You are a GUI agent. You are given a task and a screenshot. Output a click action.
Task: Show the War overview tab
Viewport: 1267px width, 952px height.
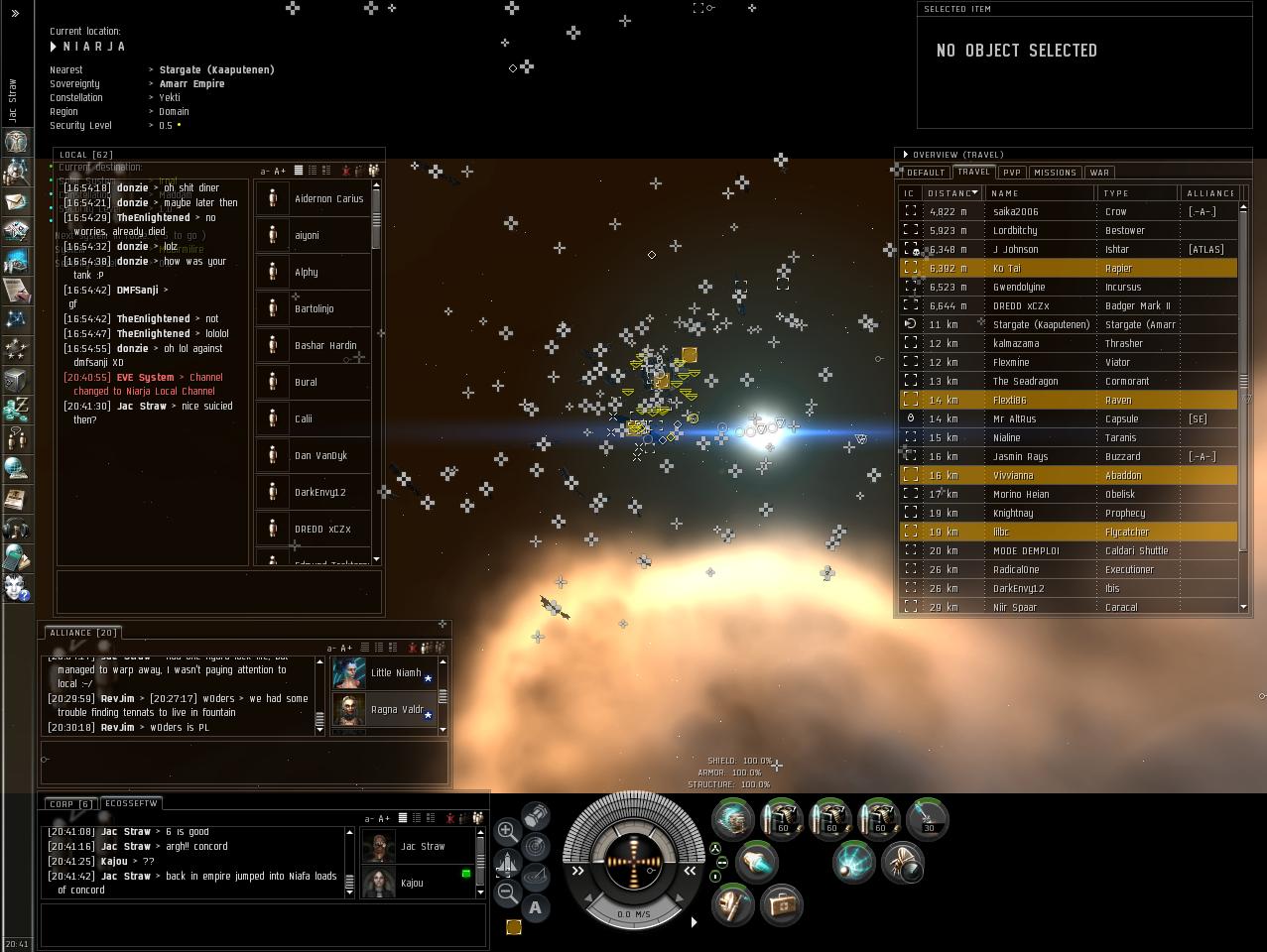[x=1099, y=173]
